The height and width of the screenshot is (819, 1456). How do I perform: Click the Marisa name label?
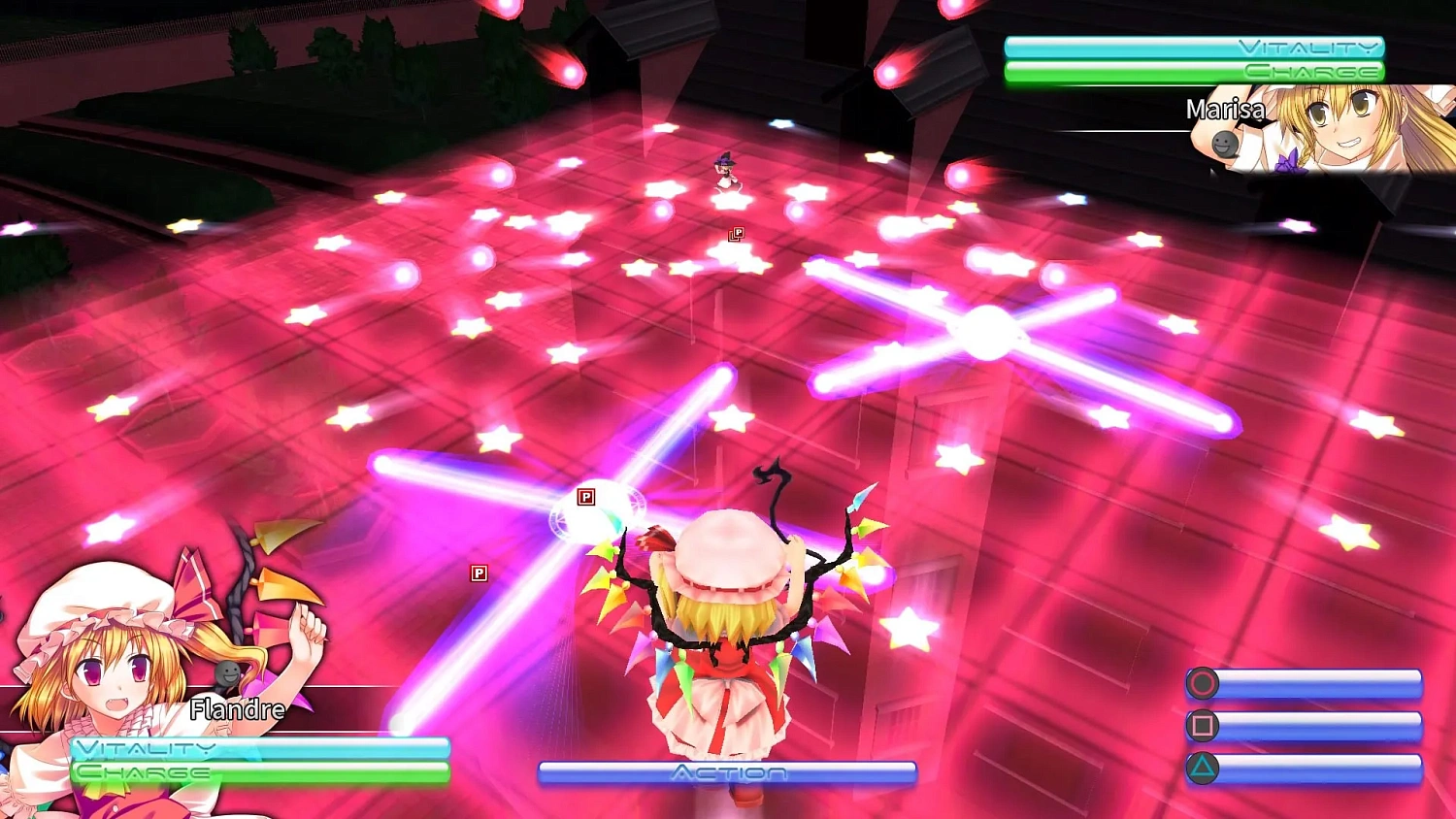pos(1225,111)
